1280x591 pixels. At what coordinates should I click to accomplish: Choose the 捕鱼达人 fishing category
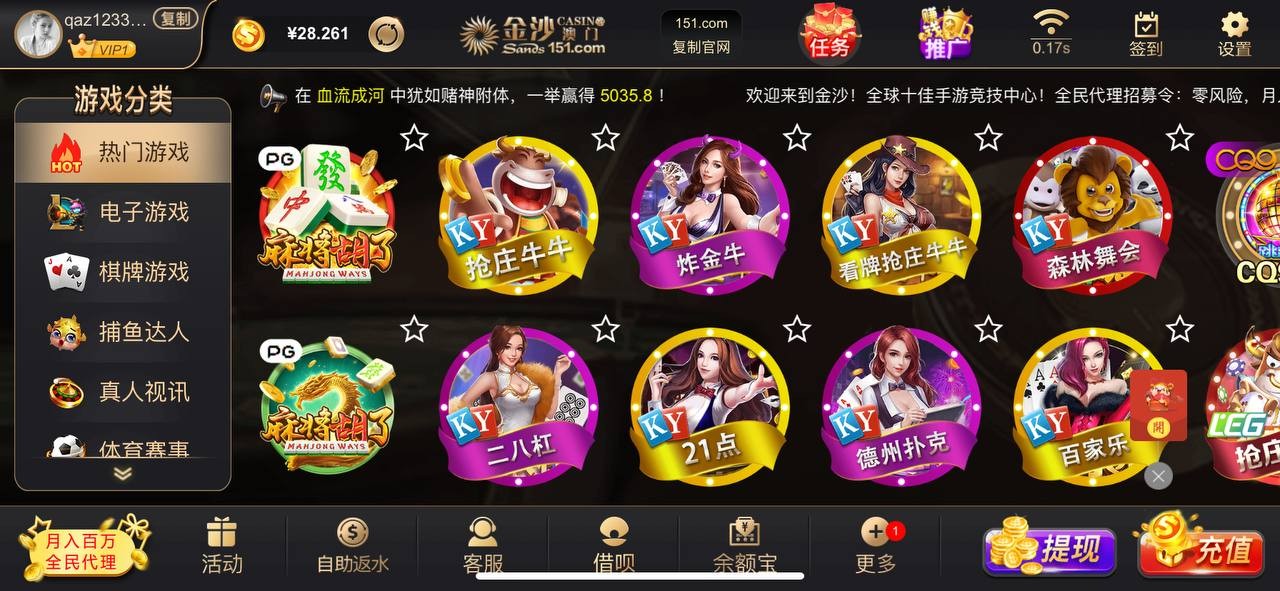coord(123,332)
